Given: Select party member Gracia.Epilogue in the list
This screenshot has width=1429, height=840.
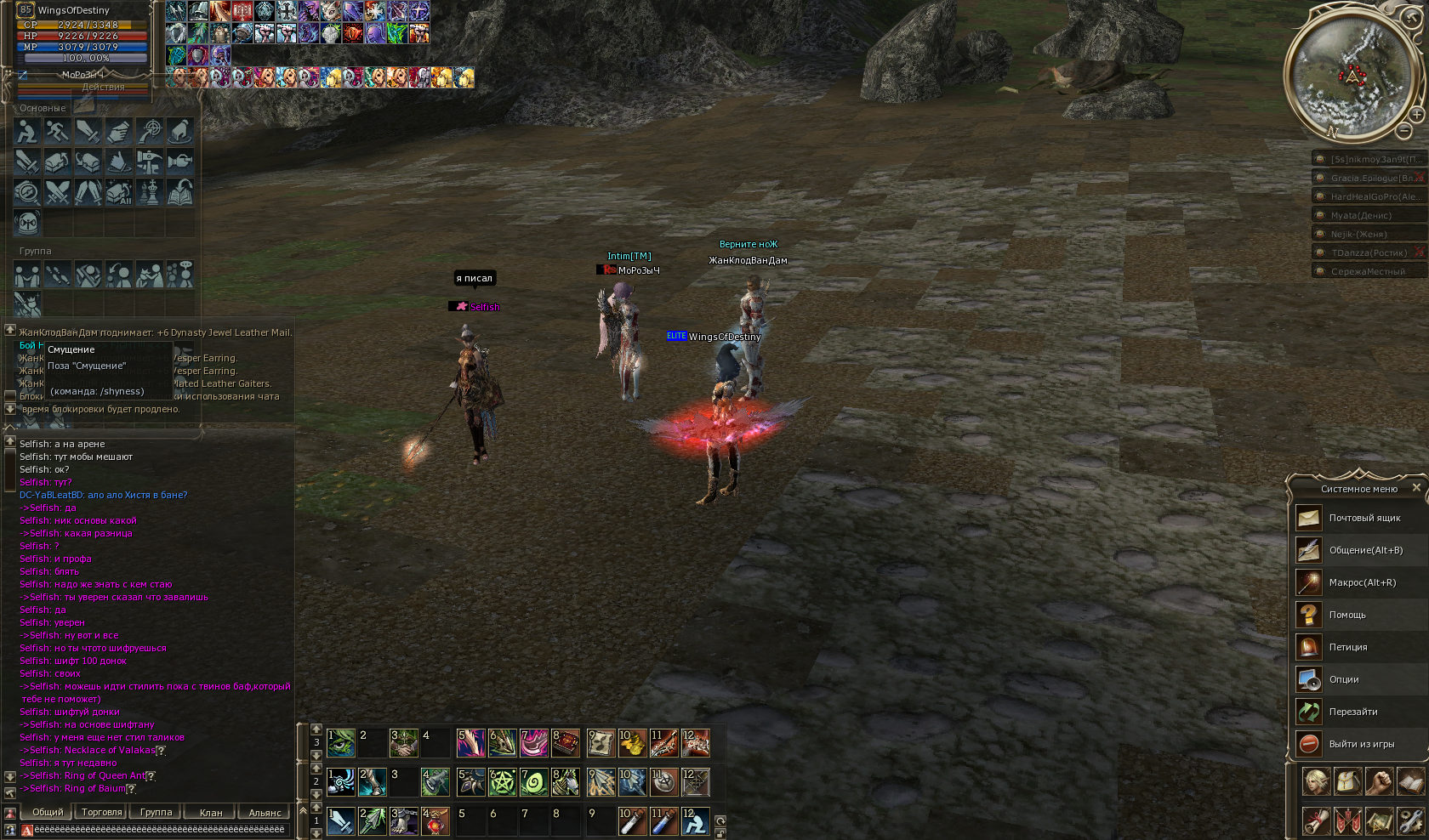Looking at the screenshot, I should pos(1369,178).
